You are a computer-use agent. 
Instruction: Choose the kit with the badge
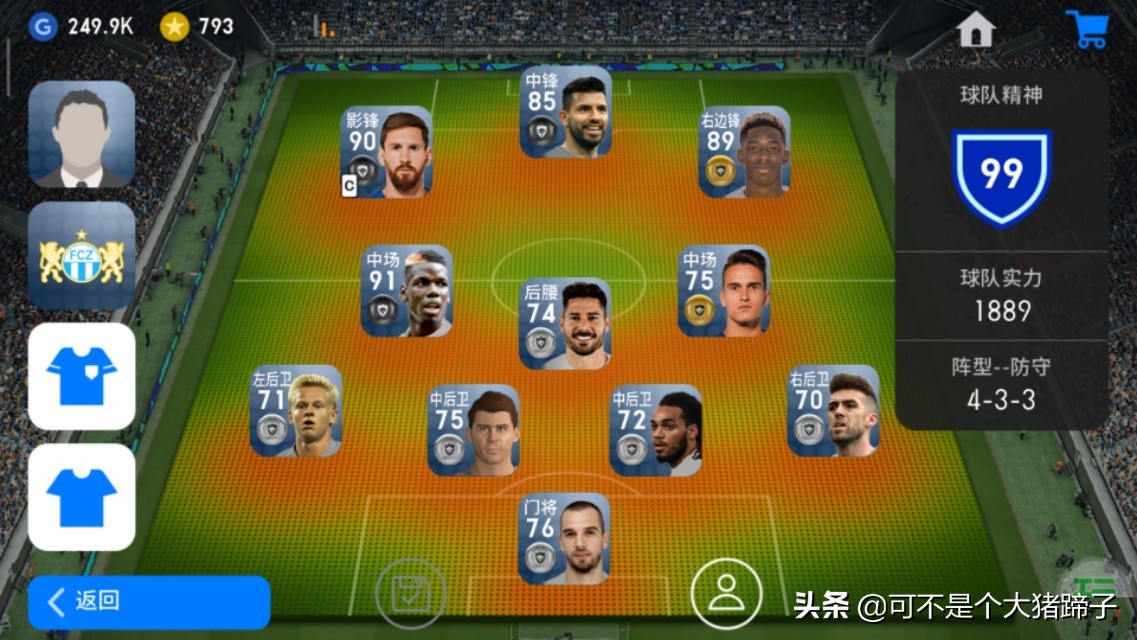tap(81, 376)
